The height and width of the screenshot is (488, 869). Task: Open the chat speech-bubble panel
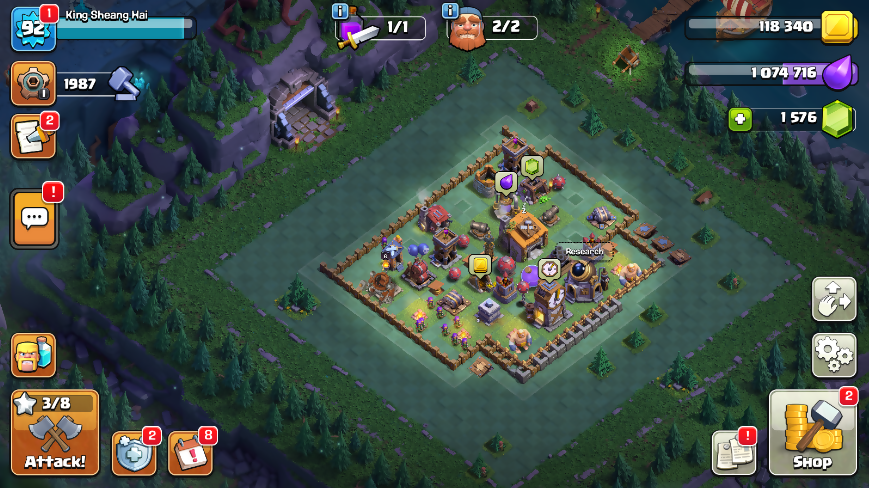click(x=34, y=218)
